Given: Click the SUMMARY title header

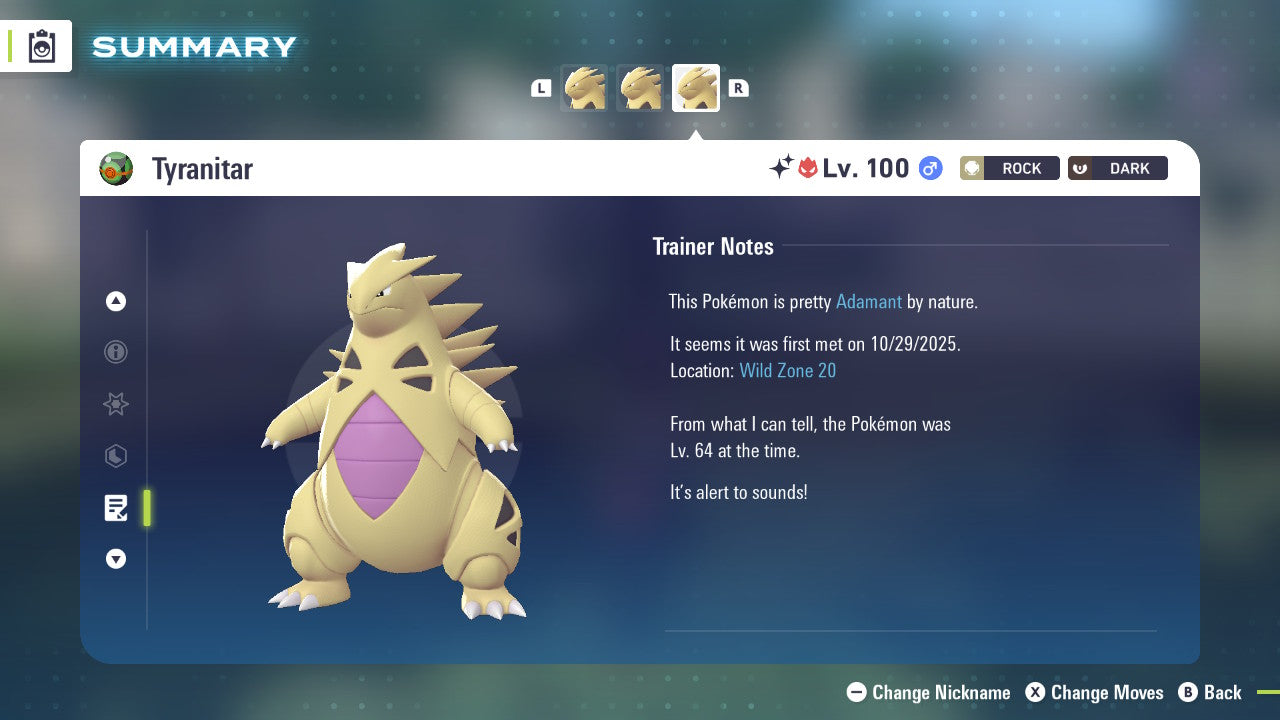Looking at the screenshot, I should point(193,46).
